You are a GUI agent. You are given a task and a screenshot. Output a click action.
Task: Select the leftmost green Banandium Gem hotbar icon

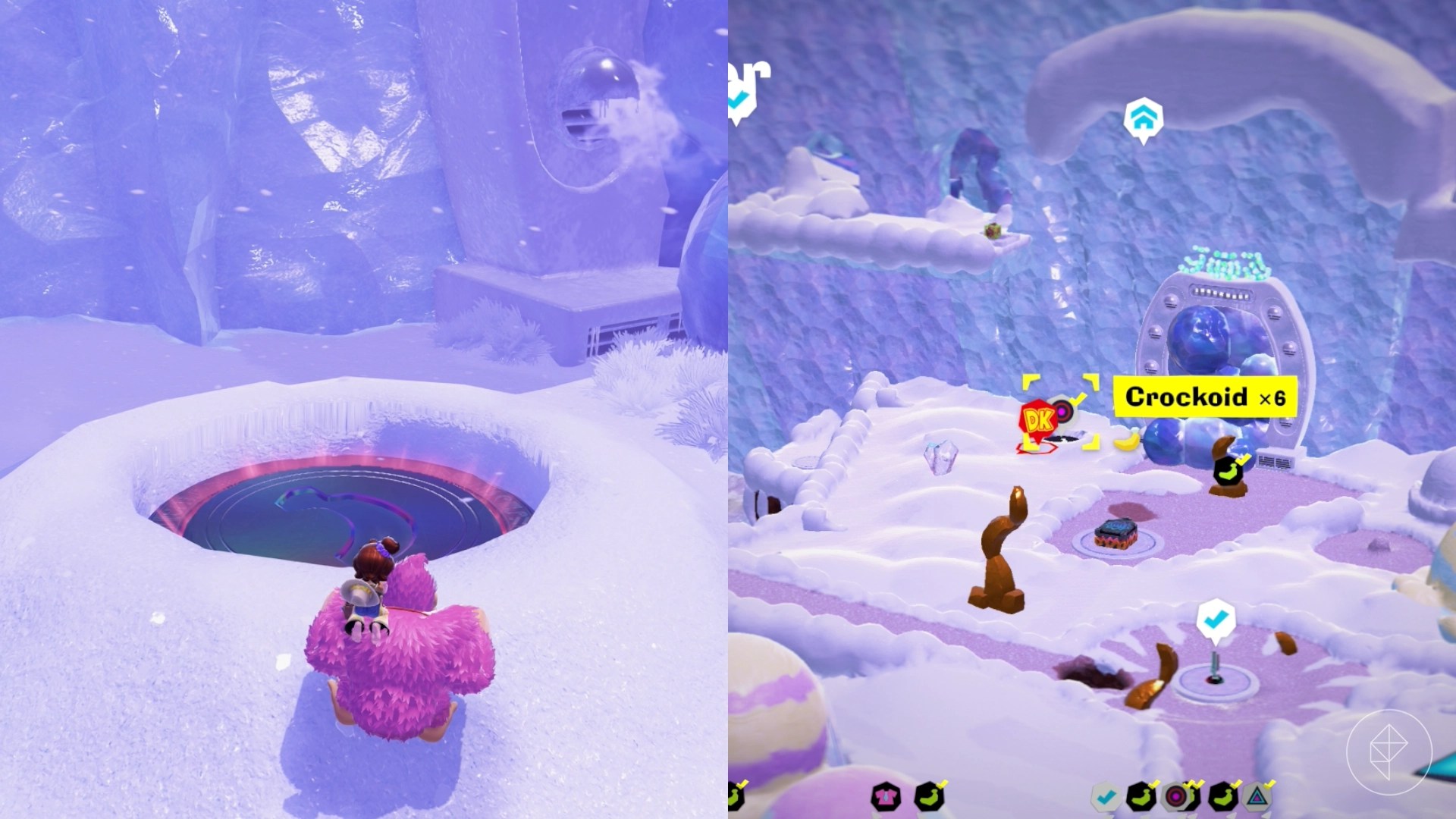tap(930, 794)
